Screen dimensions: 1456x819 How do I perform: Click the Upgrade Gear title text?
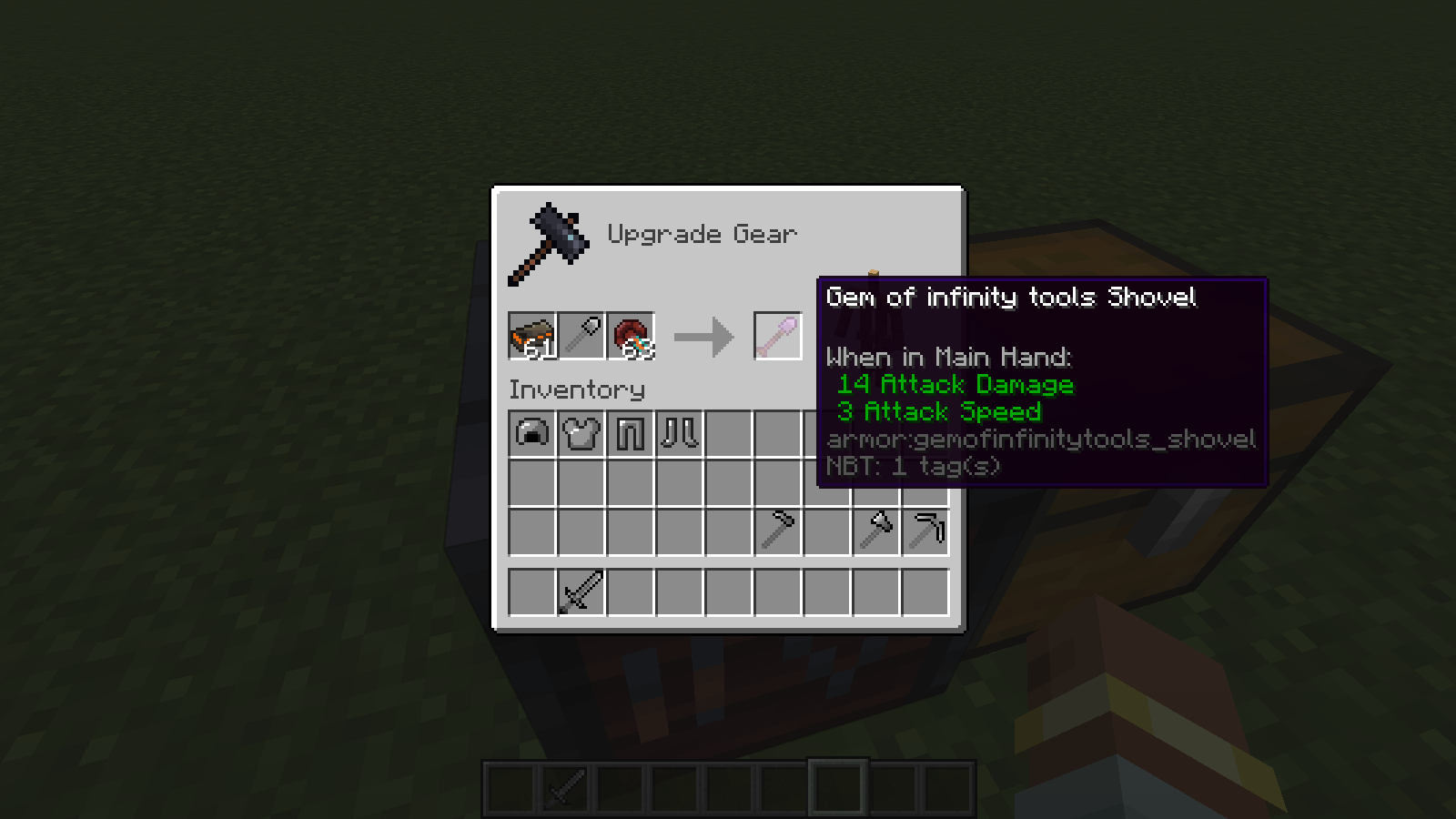(703, 234)
